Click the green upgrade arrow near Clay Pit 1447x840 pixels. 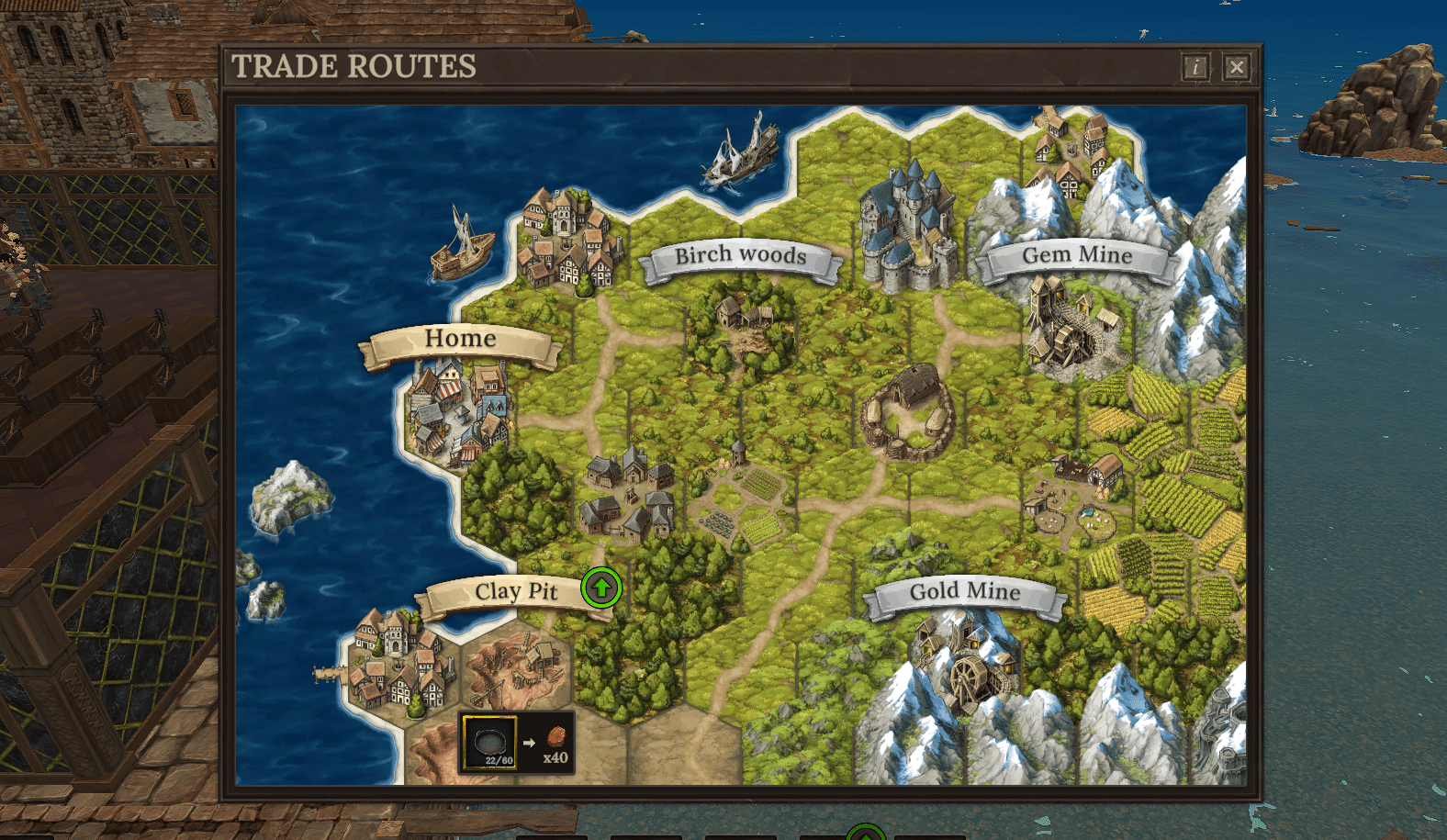[601, 589]
